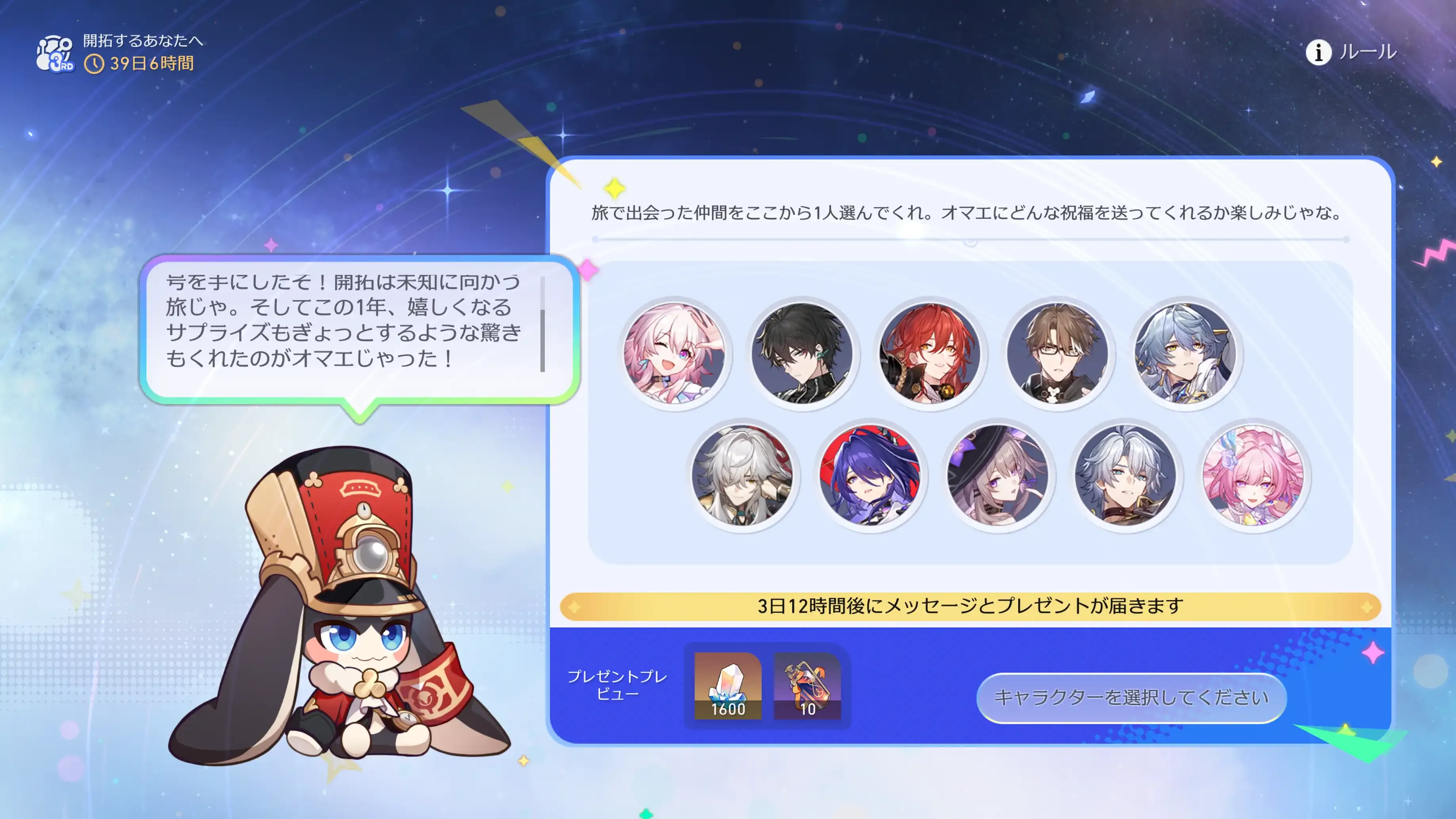The image size is (1456, 819).
Task: Click the info icon beside ルール
Action: point(1319,53)
